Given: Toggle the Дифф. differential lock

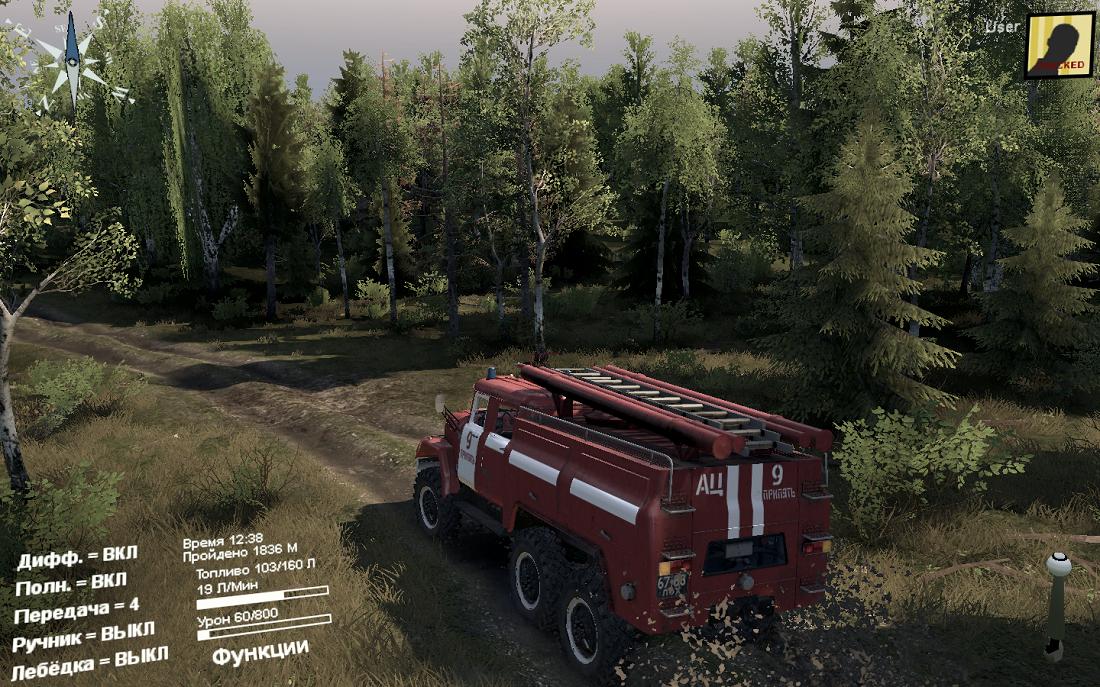Looking at the screenshot, I should click(x=77, y=556).
